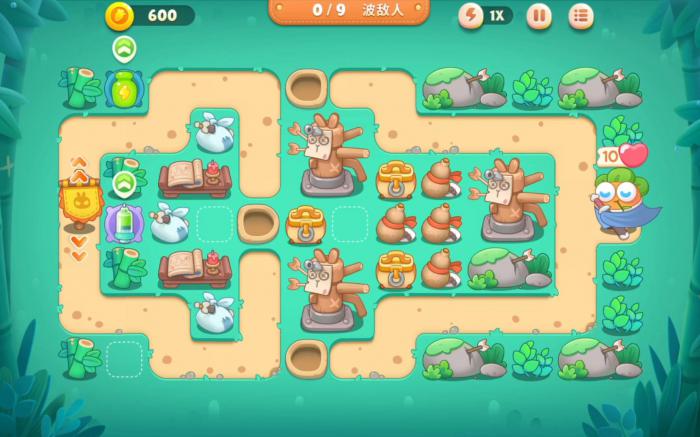Tap the upgrade arrow above the purple bottle tower

click(x=124, y=183)
